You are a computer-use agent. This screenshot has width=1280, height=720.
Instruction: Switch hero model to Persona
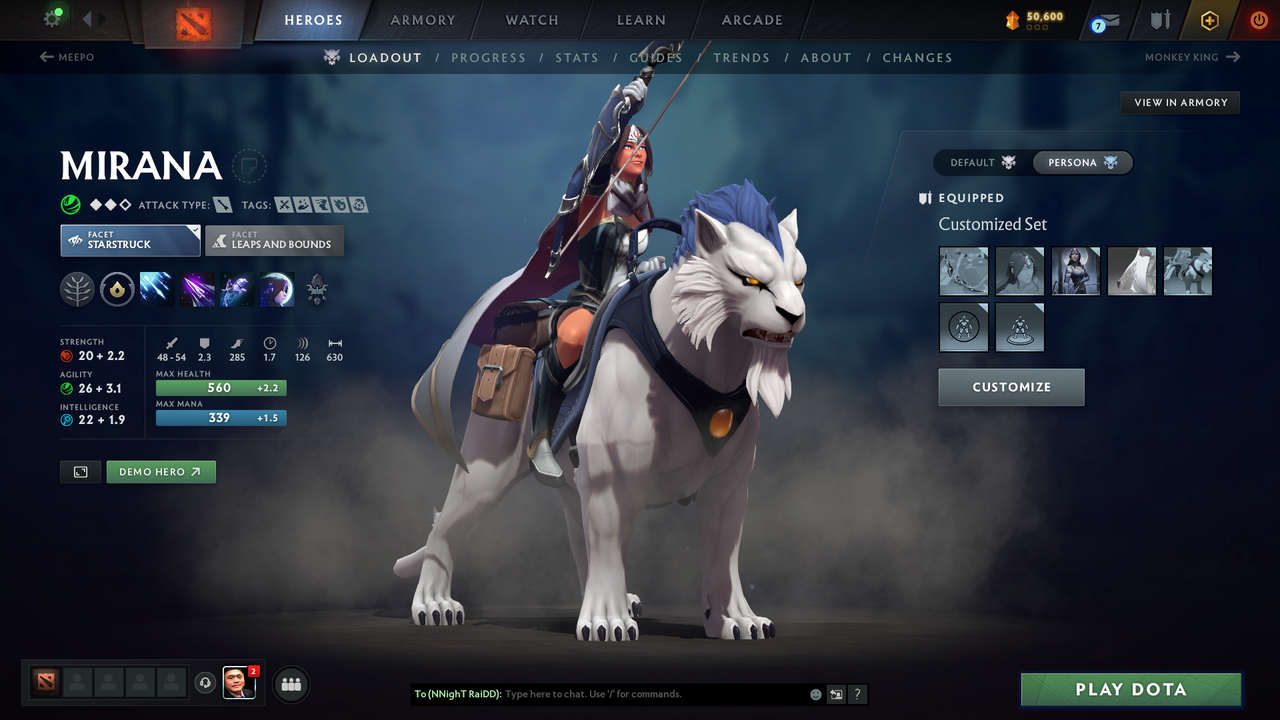coord(1082,162)
